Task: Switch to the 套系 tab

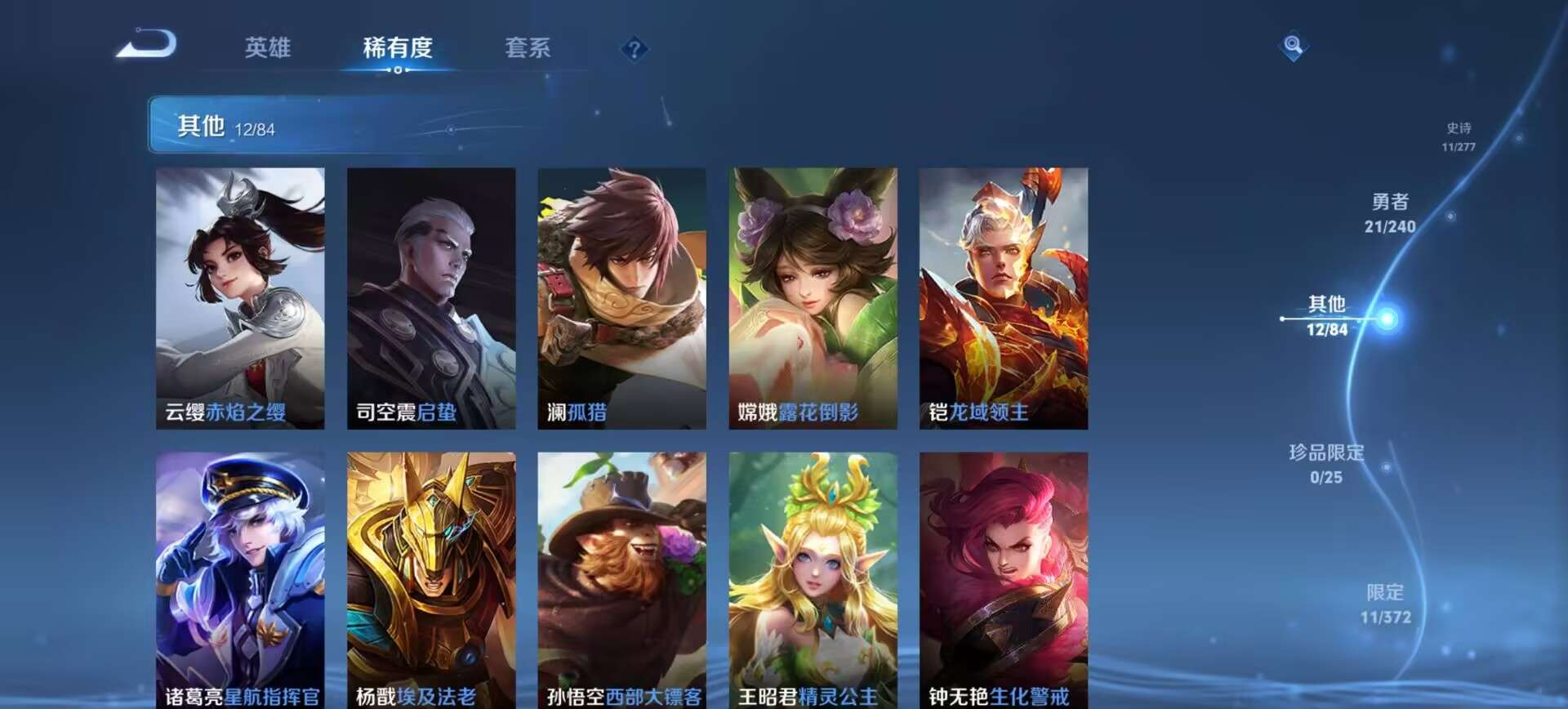Action: pyautogui.click(x=528, y=48)
